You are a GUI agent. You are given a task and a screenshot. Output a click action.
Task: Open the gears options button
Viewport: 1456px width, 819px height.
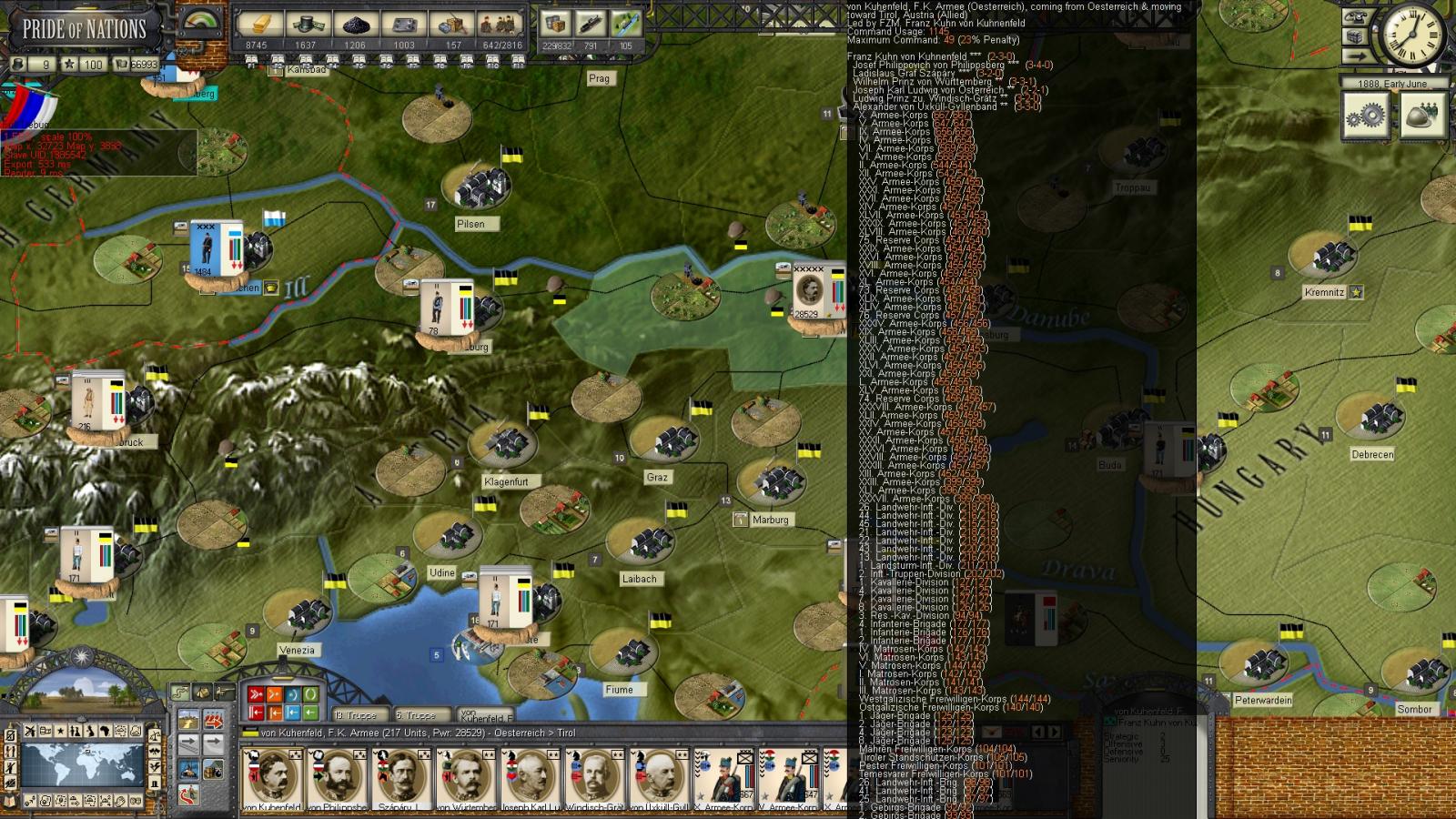pos(1366,116)
